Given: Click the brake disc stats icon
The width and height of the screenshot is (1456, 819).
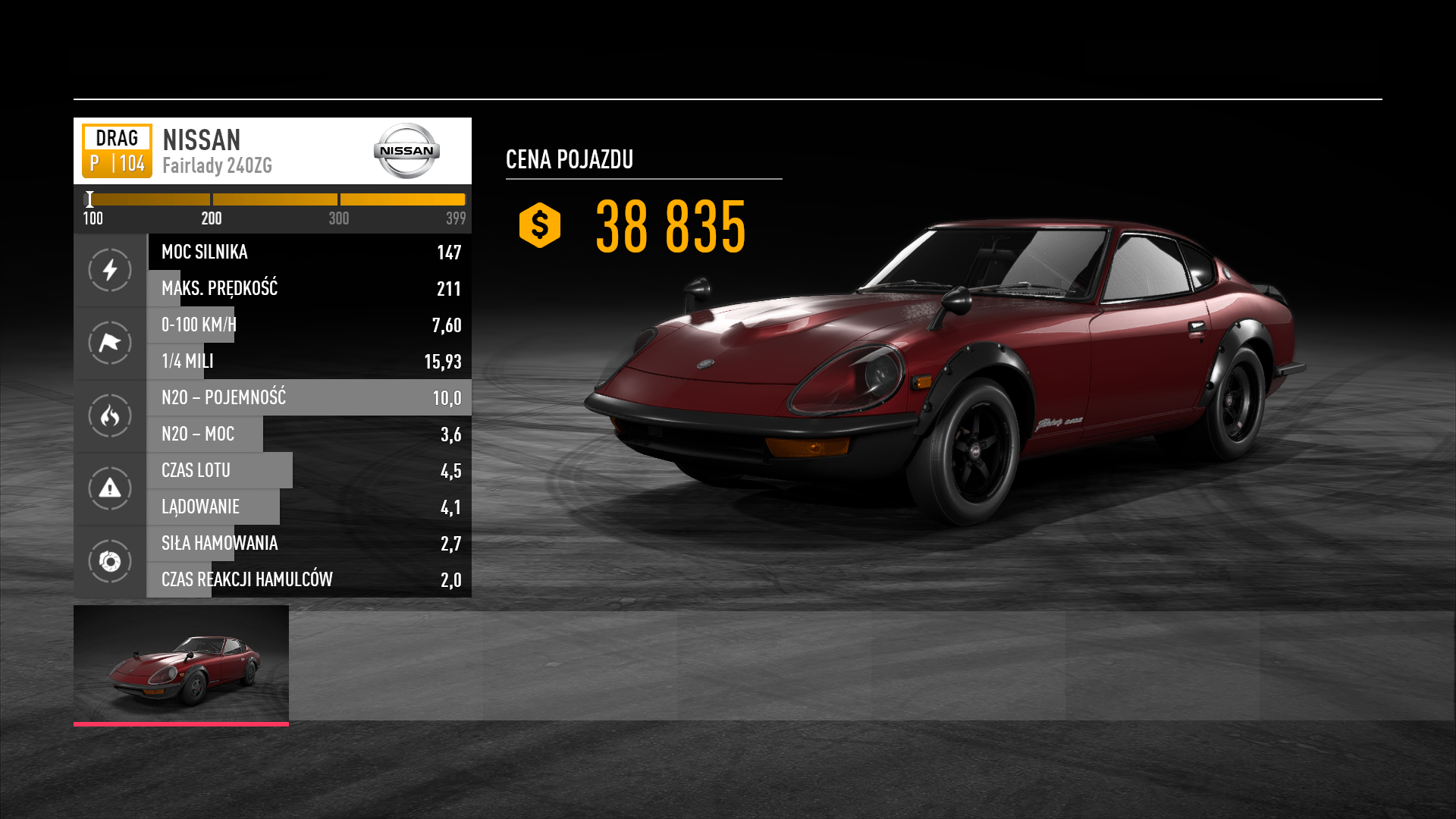Looking at the screenshot, I should [110, 561].
